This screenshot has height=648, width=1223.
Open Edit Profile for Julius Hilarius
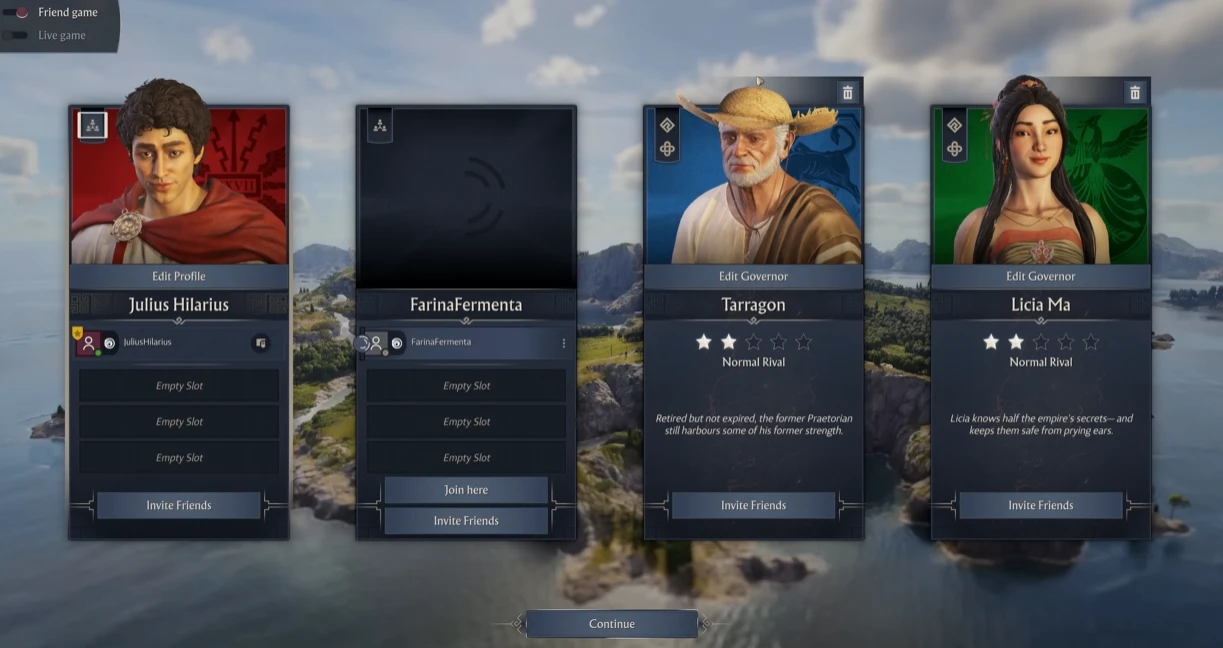click(179, 276)
